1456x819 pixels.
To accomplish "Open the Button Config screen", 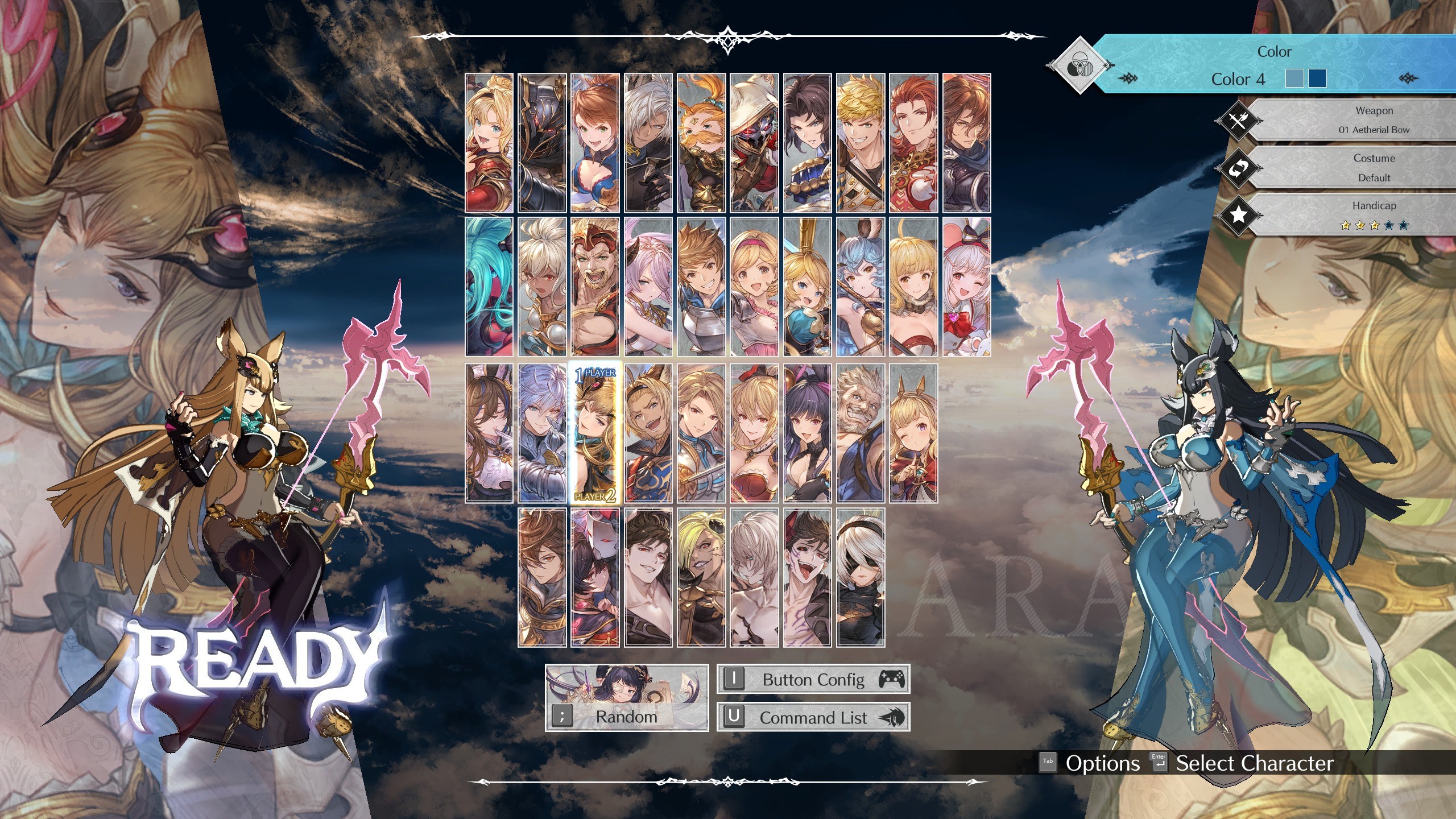I will [813, 680].
